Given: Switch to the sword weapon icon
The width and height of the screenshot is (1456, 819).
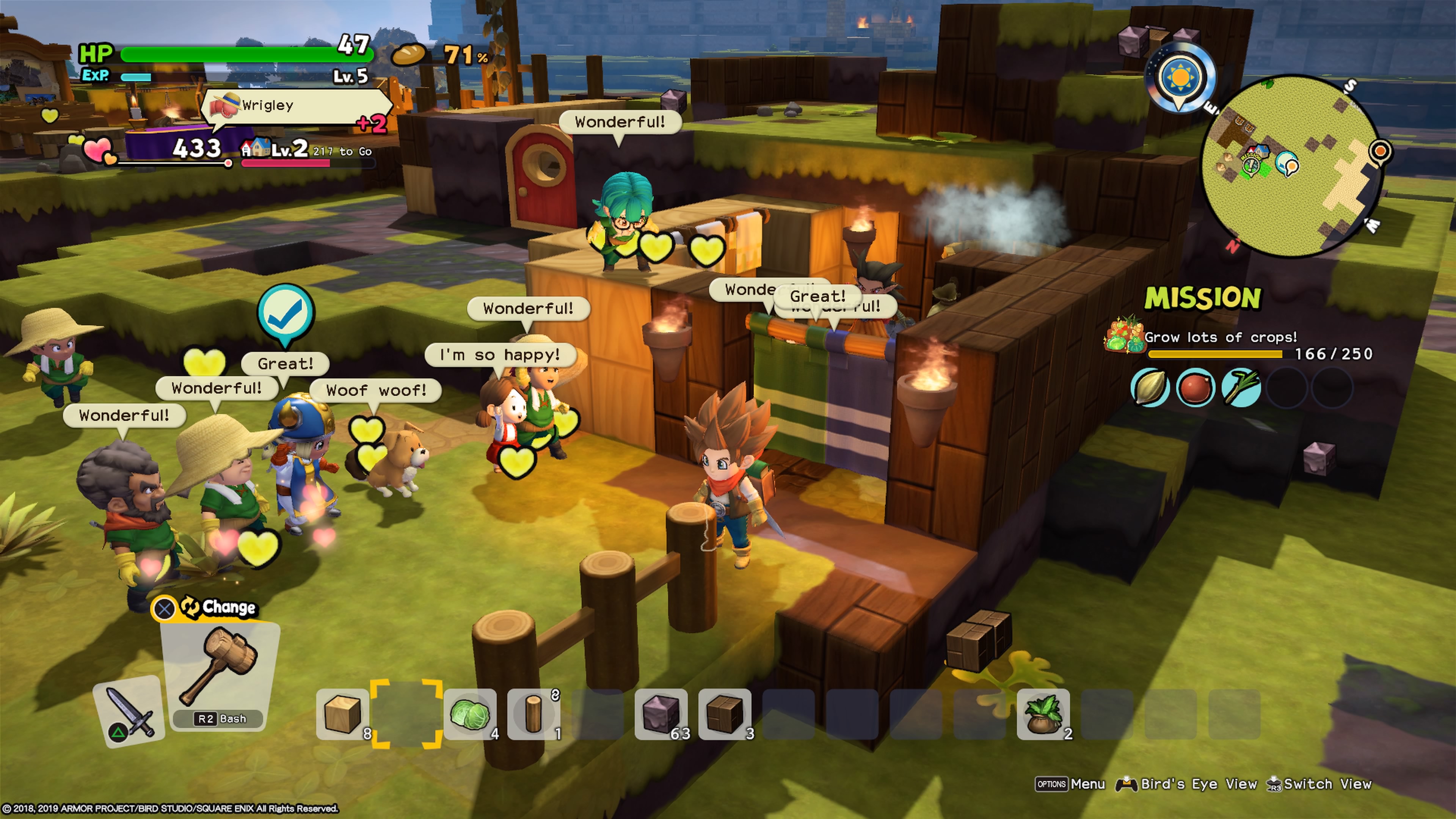Looking at the screenshot, I should [x=129, y=711].
